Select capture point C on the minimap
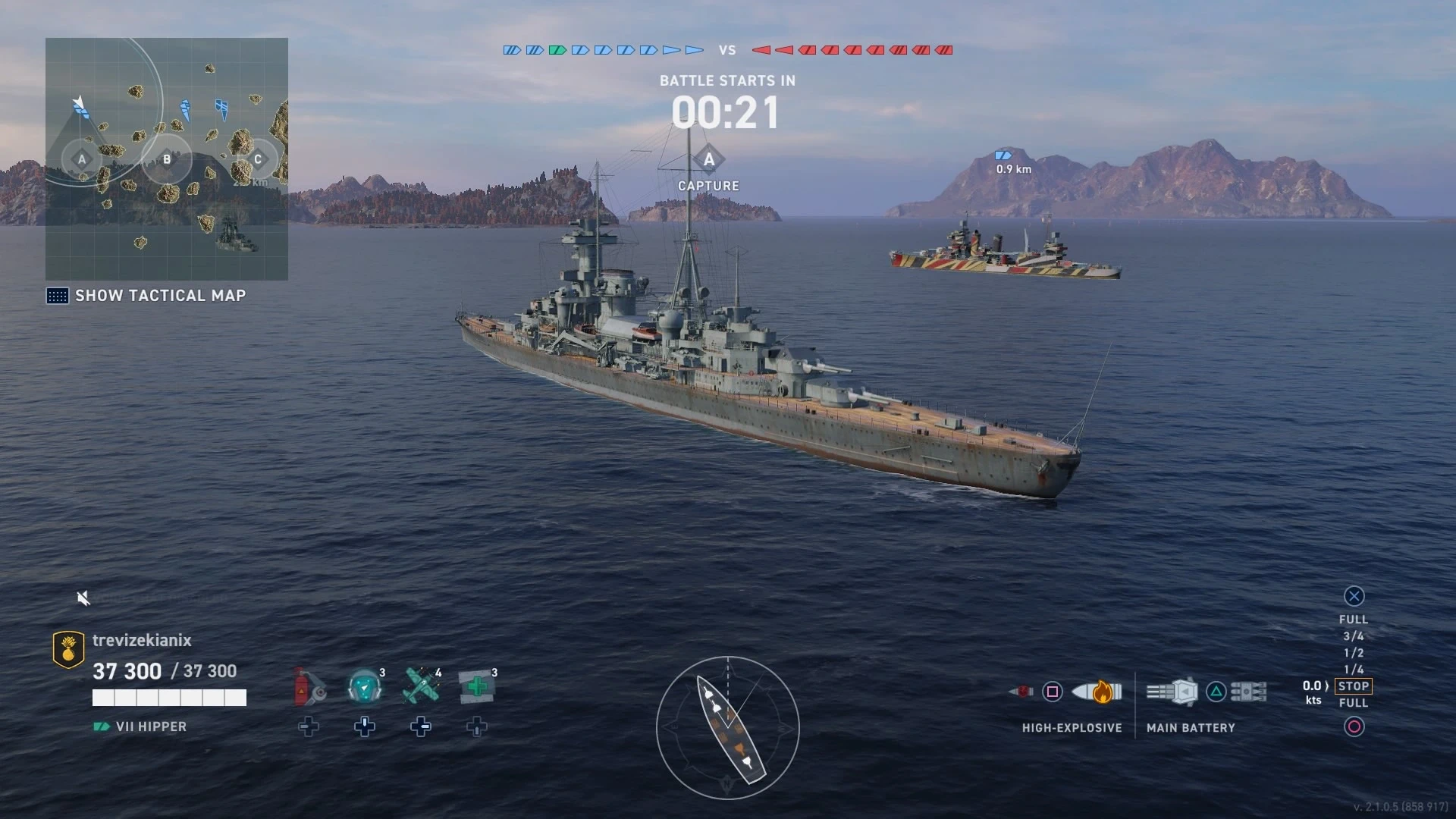1456x819 pixels. (258, 159)
